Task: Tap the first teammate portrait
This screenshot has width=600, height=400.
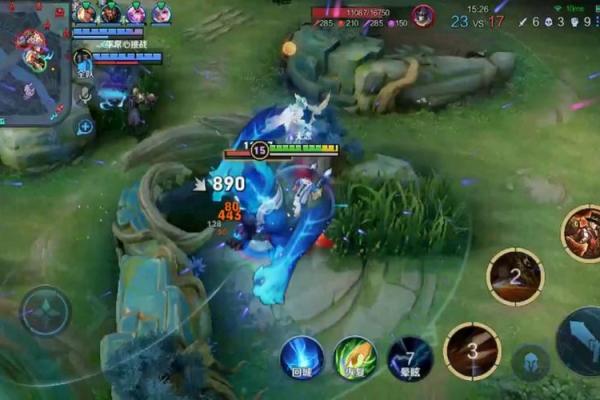Action: [85, 13]
